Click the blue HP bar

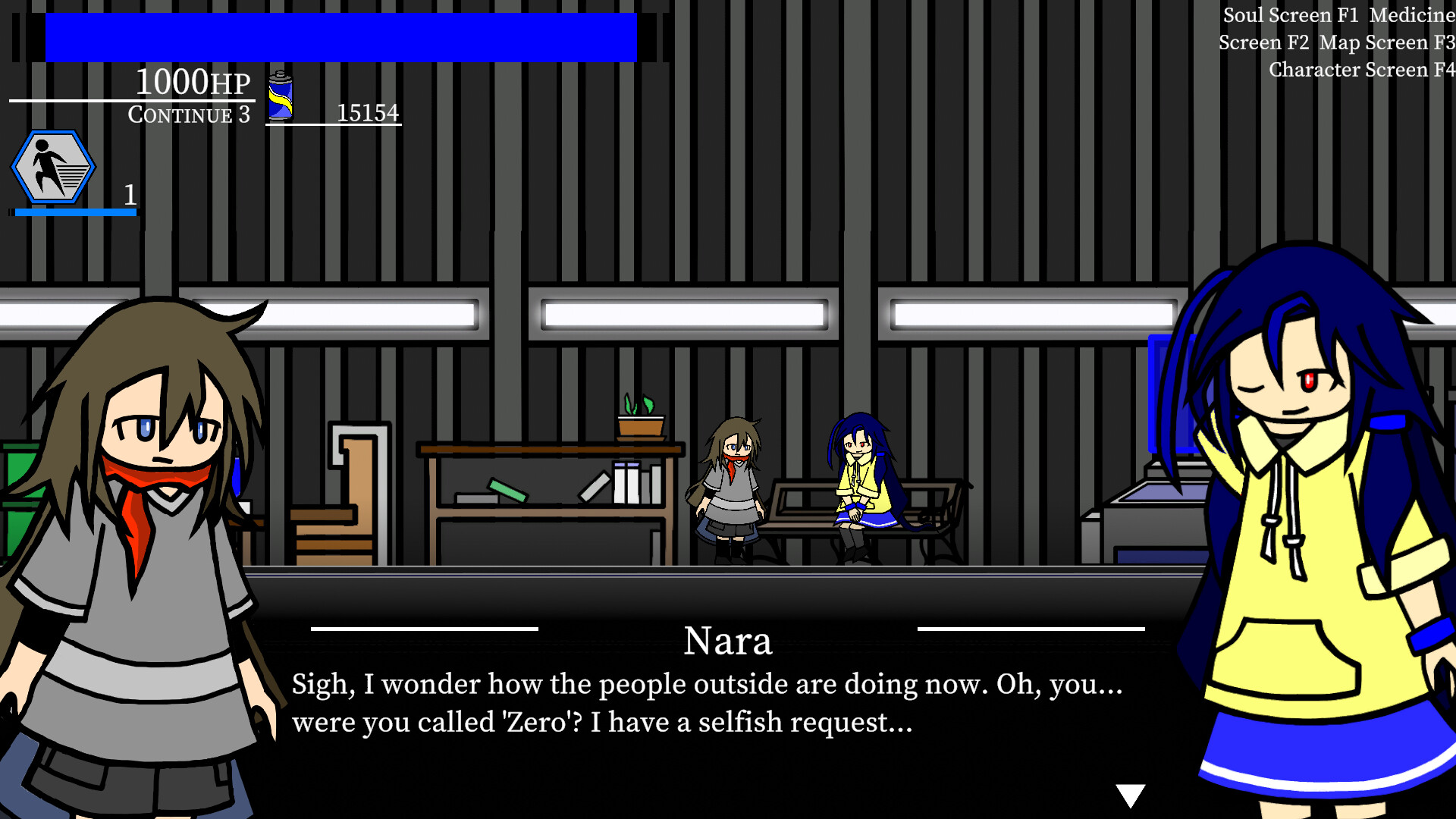341,38
